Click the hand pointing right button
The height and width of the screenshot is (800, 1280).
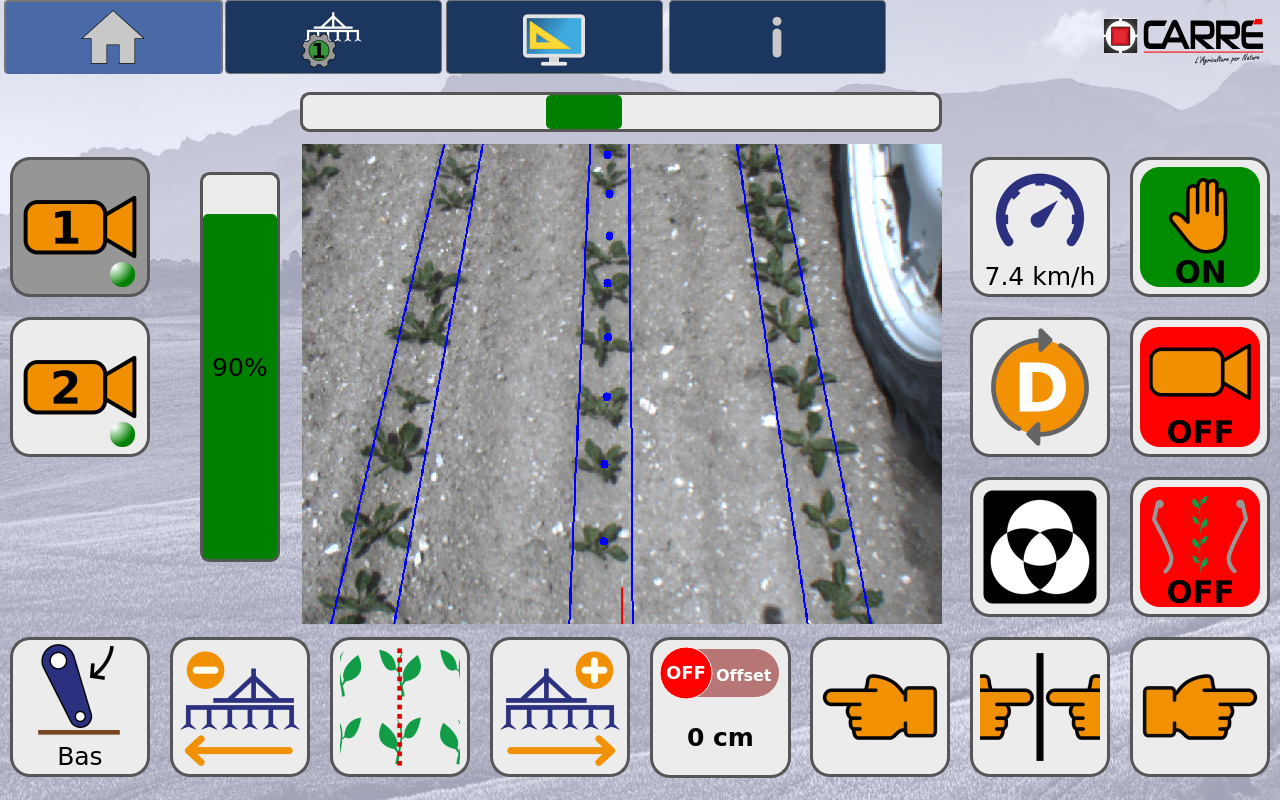point(1199,707)
